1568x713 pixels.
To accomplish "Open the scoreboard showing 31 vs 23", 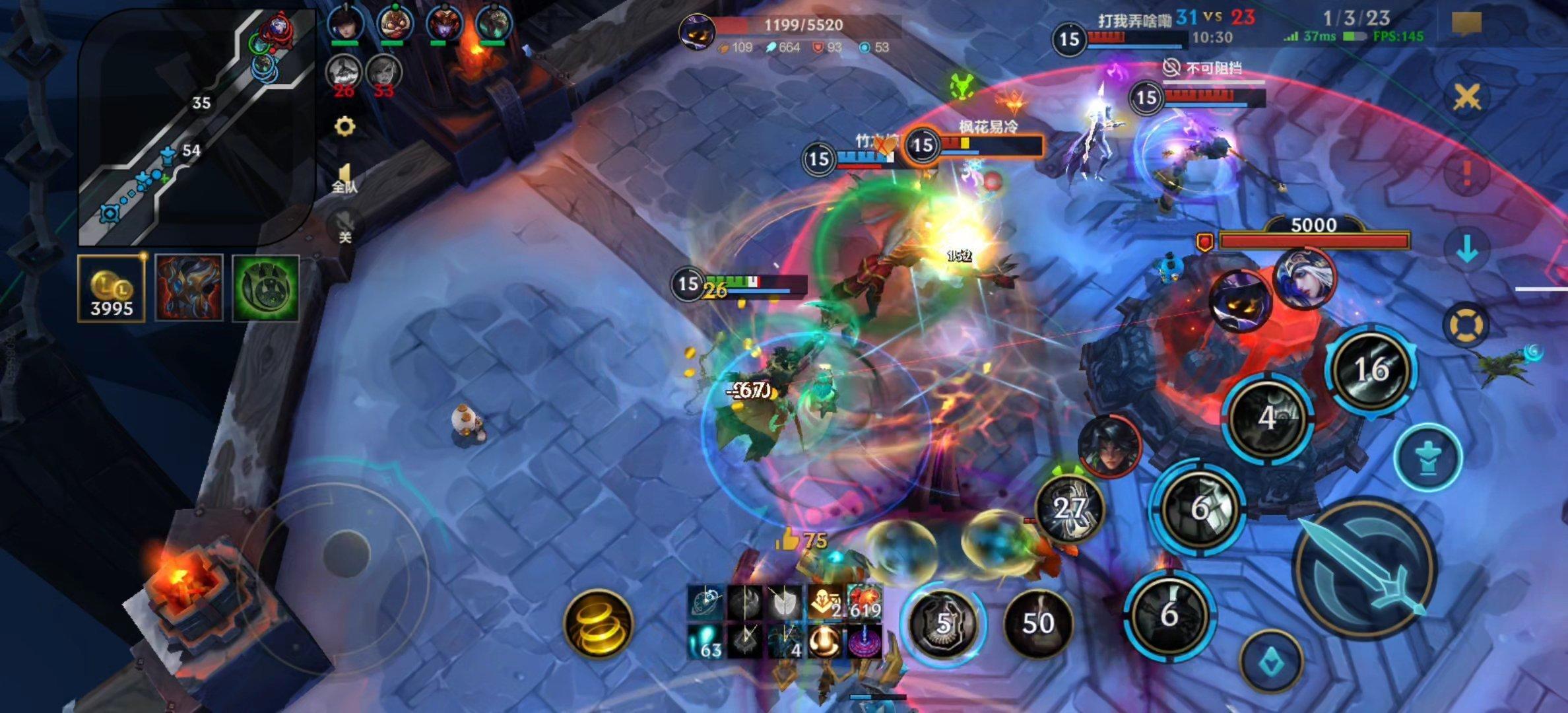I will pos(1214,17).
